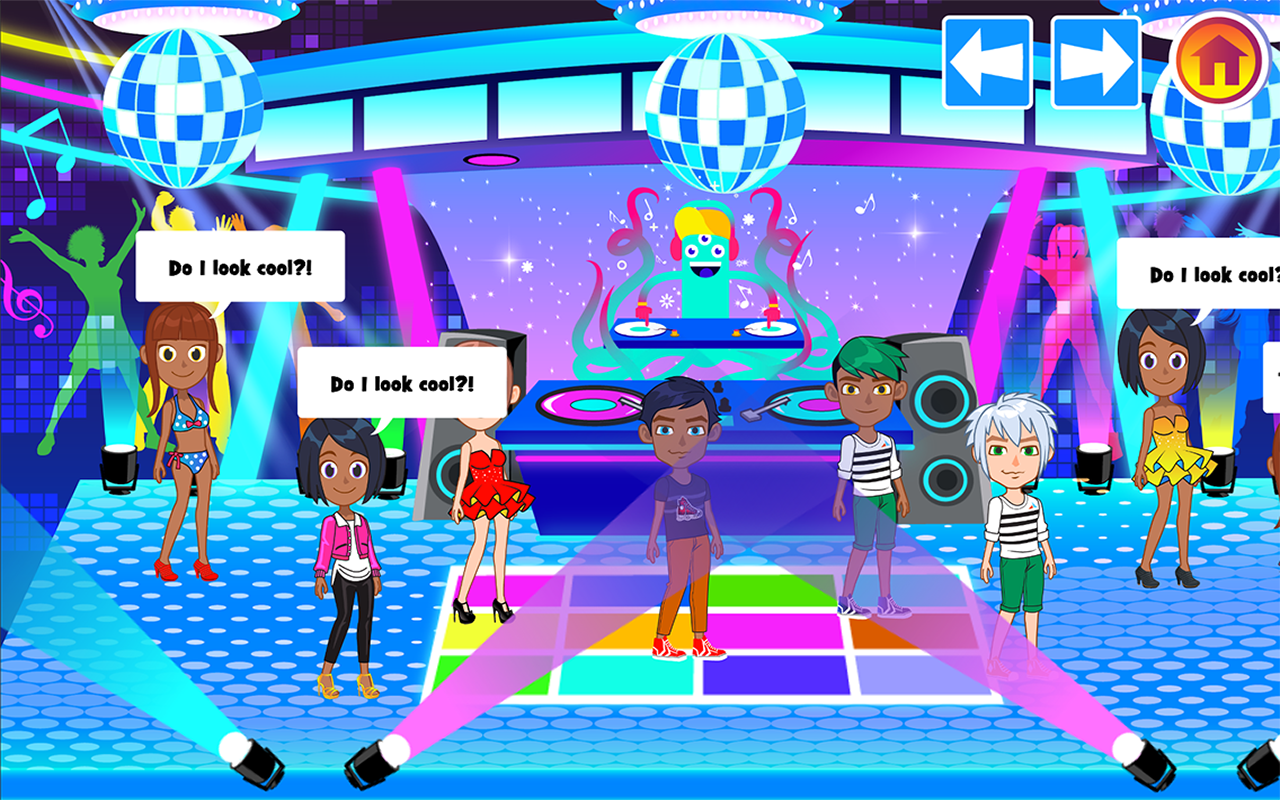This screenshot has height=800, width=1280.
Task: Open the left 'Do I look cool?!' speech bubble
Action: tap(240, 266)
